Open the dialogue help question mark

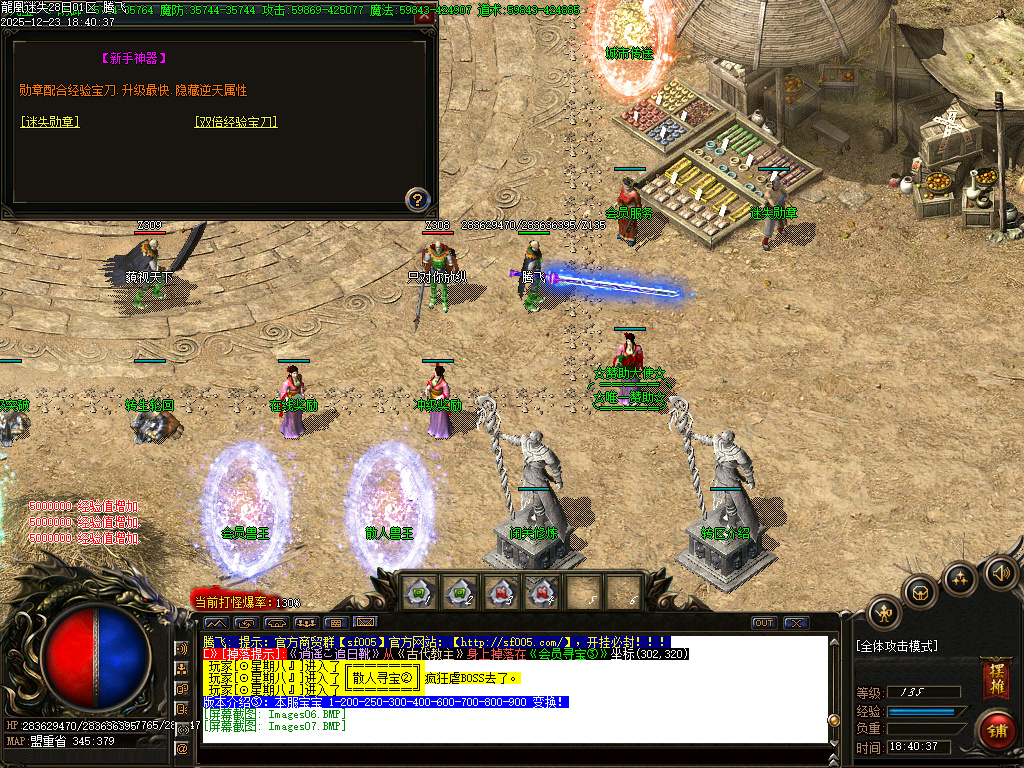click(417, 199)
